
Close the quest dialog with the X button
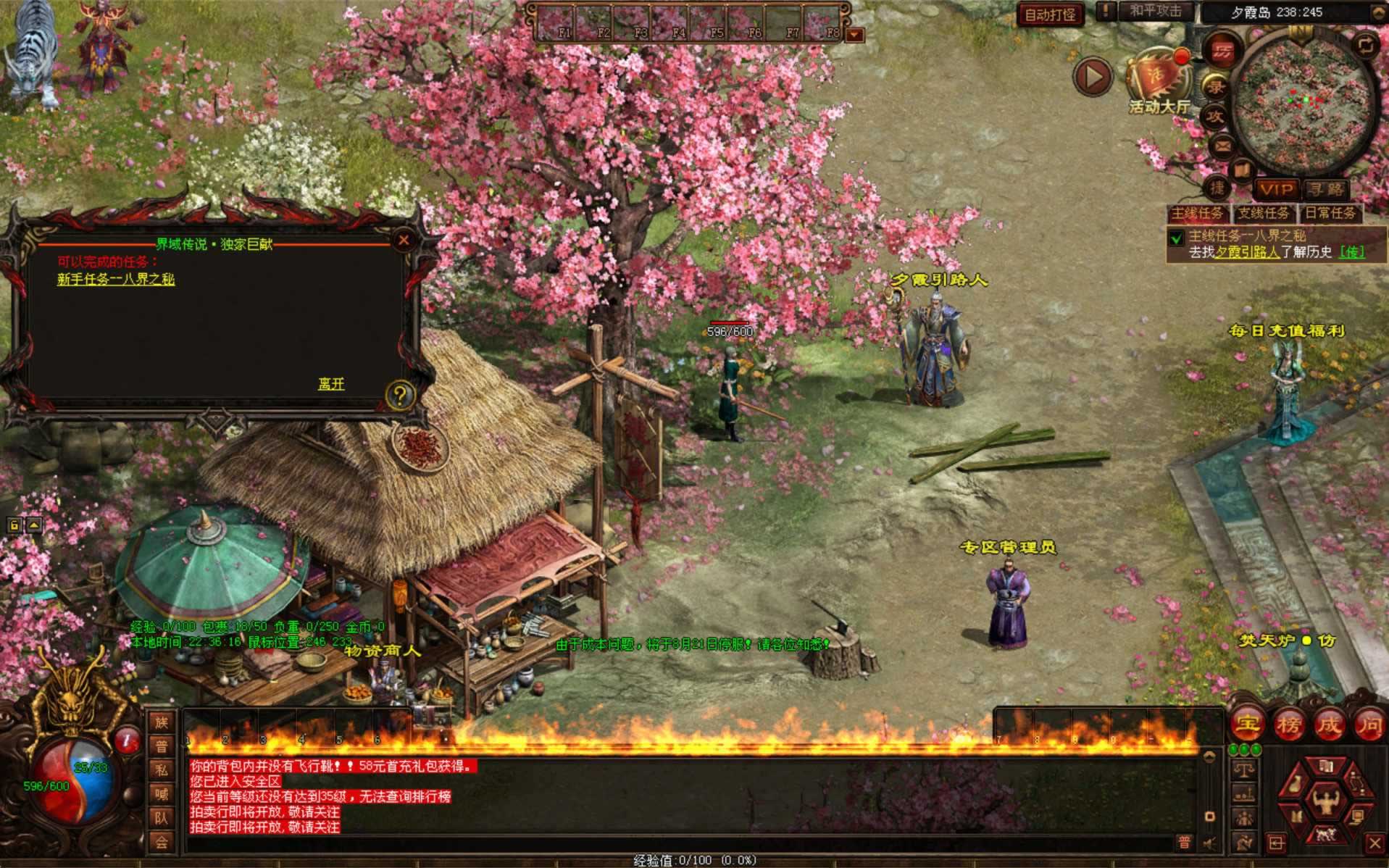pyautogui.click(x=404, y=241)
